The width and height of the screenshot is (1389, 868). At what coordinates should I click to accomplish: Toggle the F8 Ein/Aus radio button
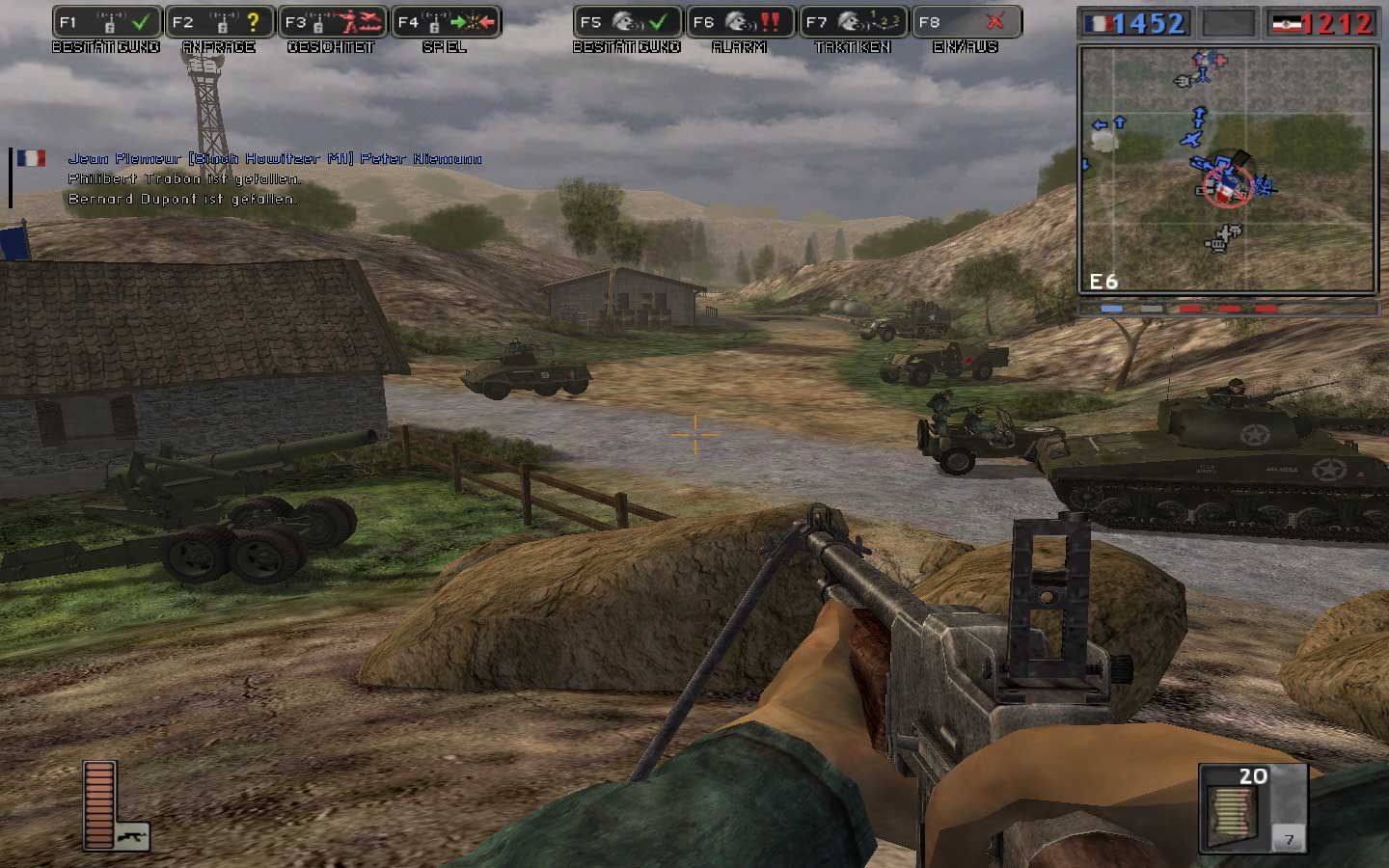[966, 22]
